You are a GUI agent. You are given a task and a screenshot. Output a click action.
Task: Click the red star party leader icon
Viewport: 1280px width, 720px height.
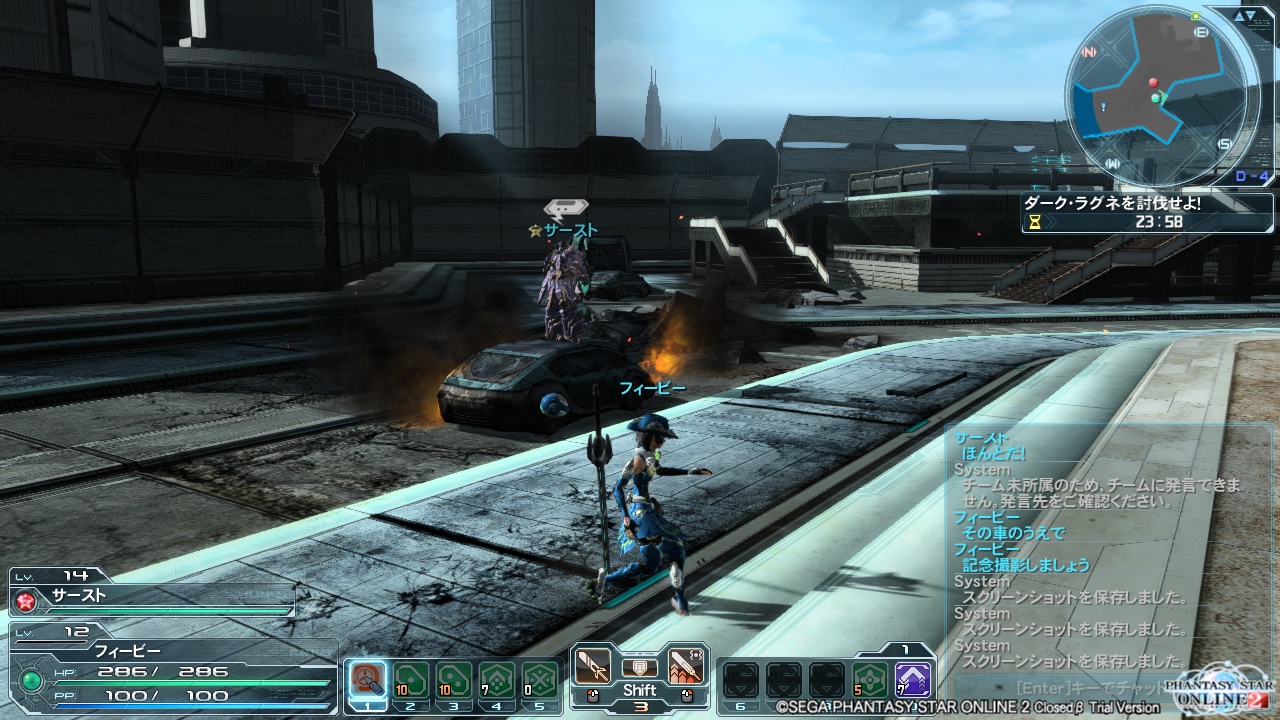(24, 600)
